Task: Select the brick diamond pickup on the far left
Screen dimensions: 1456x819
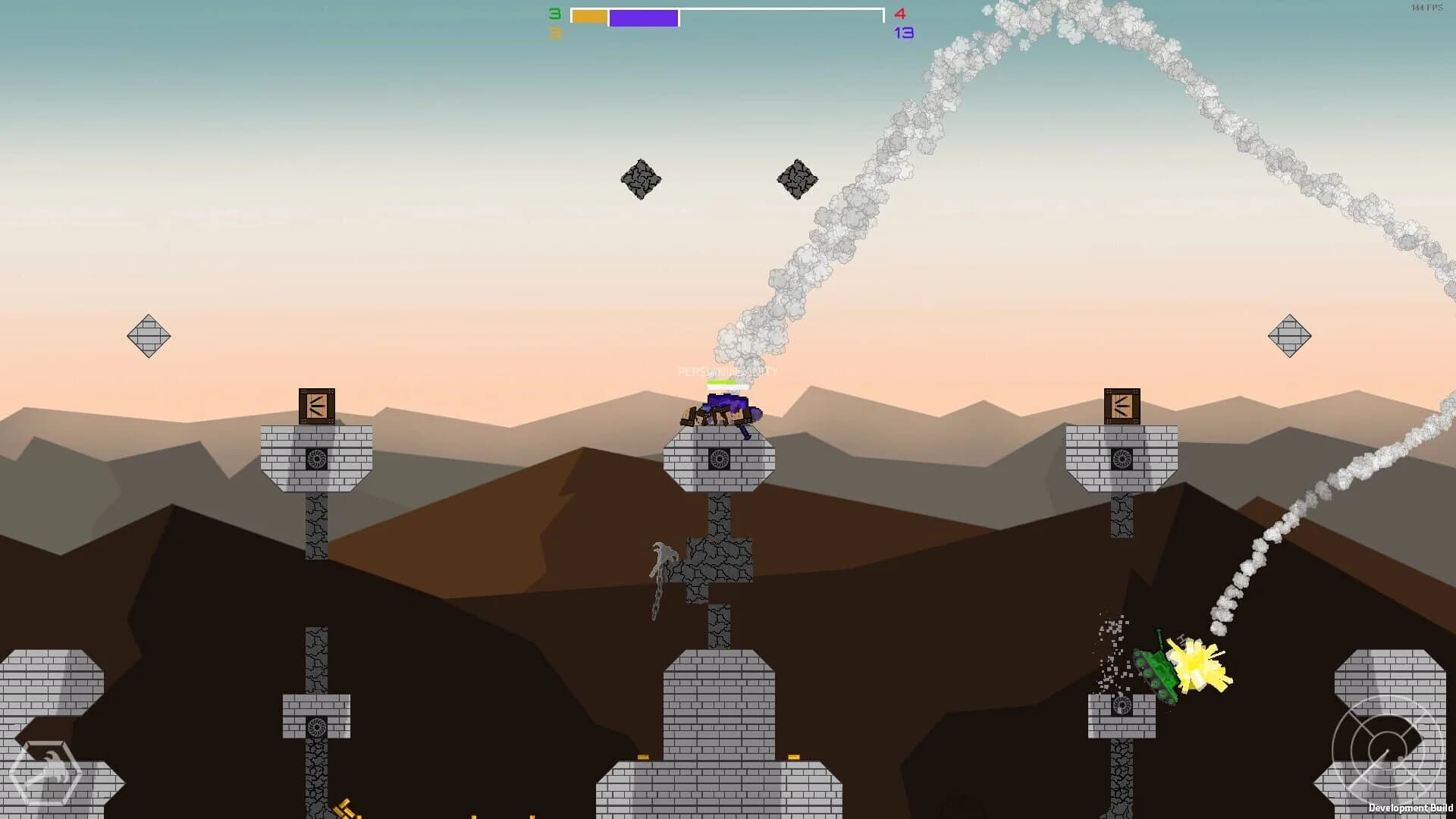Action: pos(149,336)
